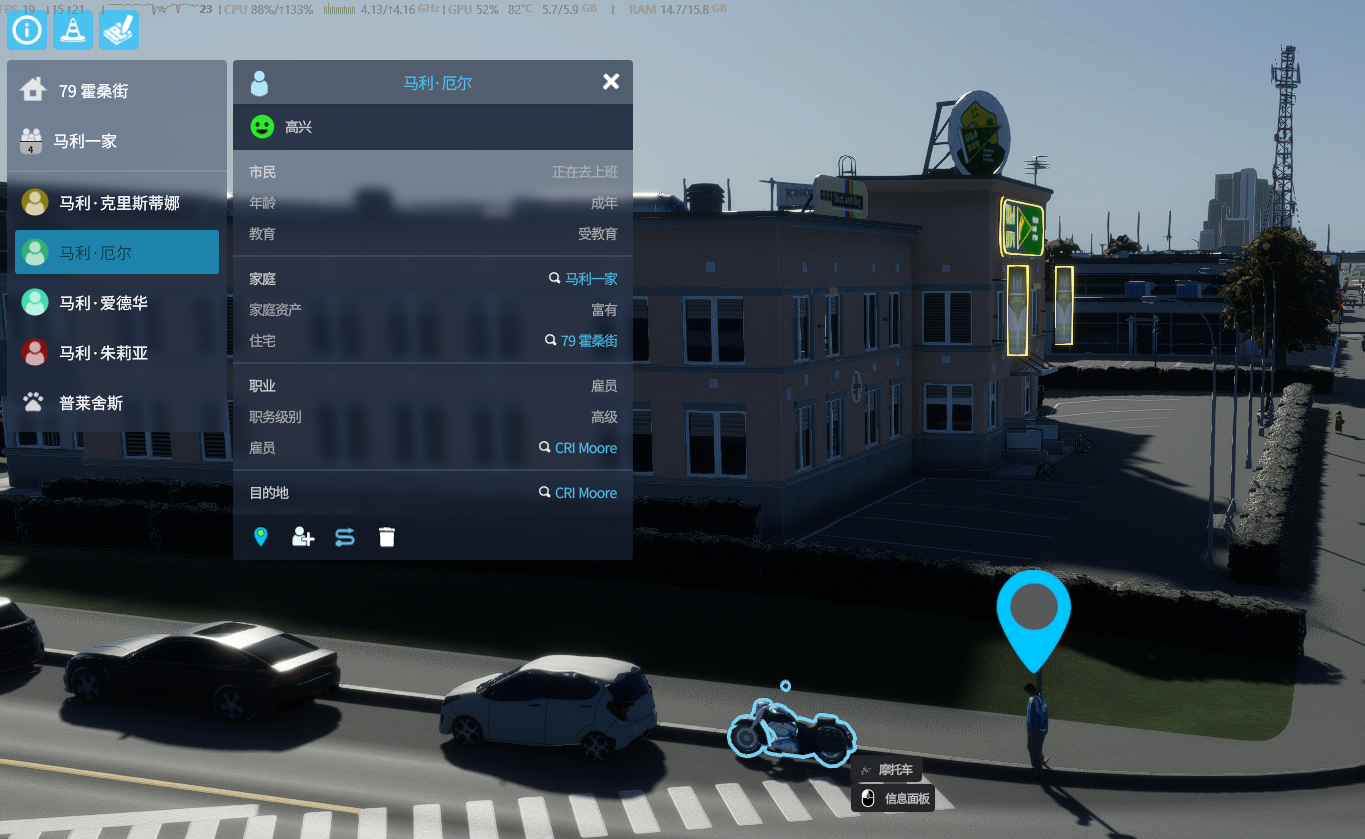Open the employer CRI Moore link
This screenshot has height=839, width=1365.
585,448
